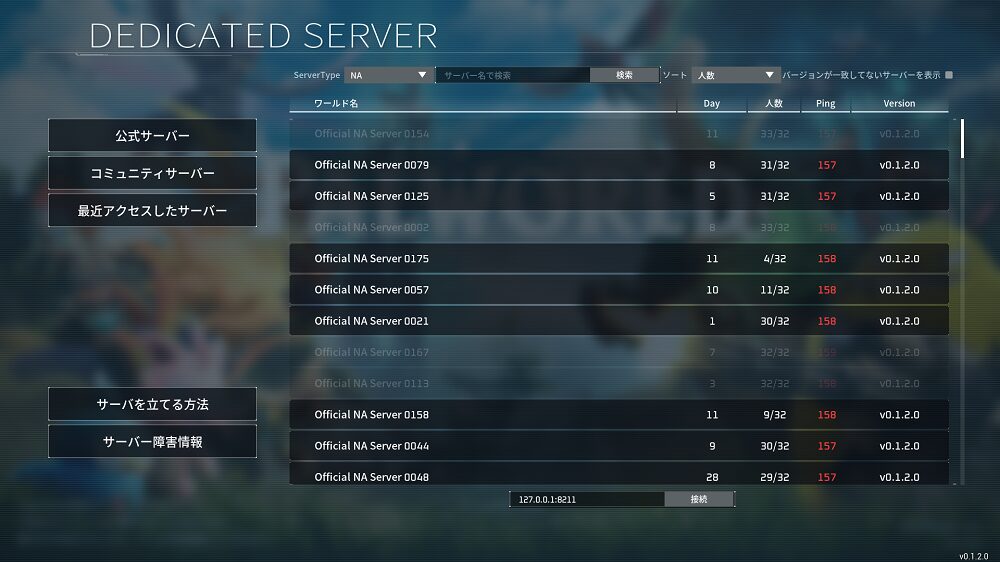Open the ServerType NA dropdown
Screen dimensions: 1000x562
point(388,75)
